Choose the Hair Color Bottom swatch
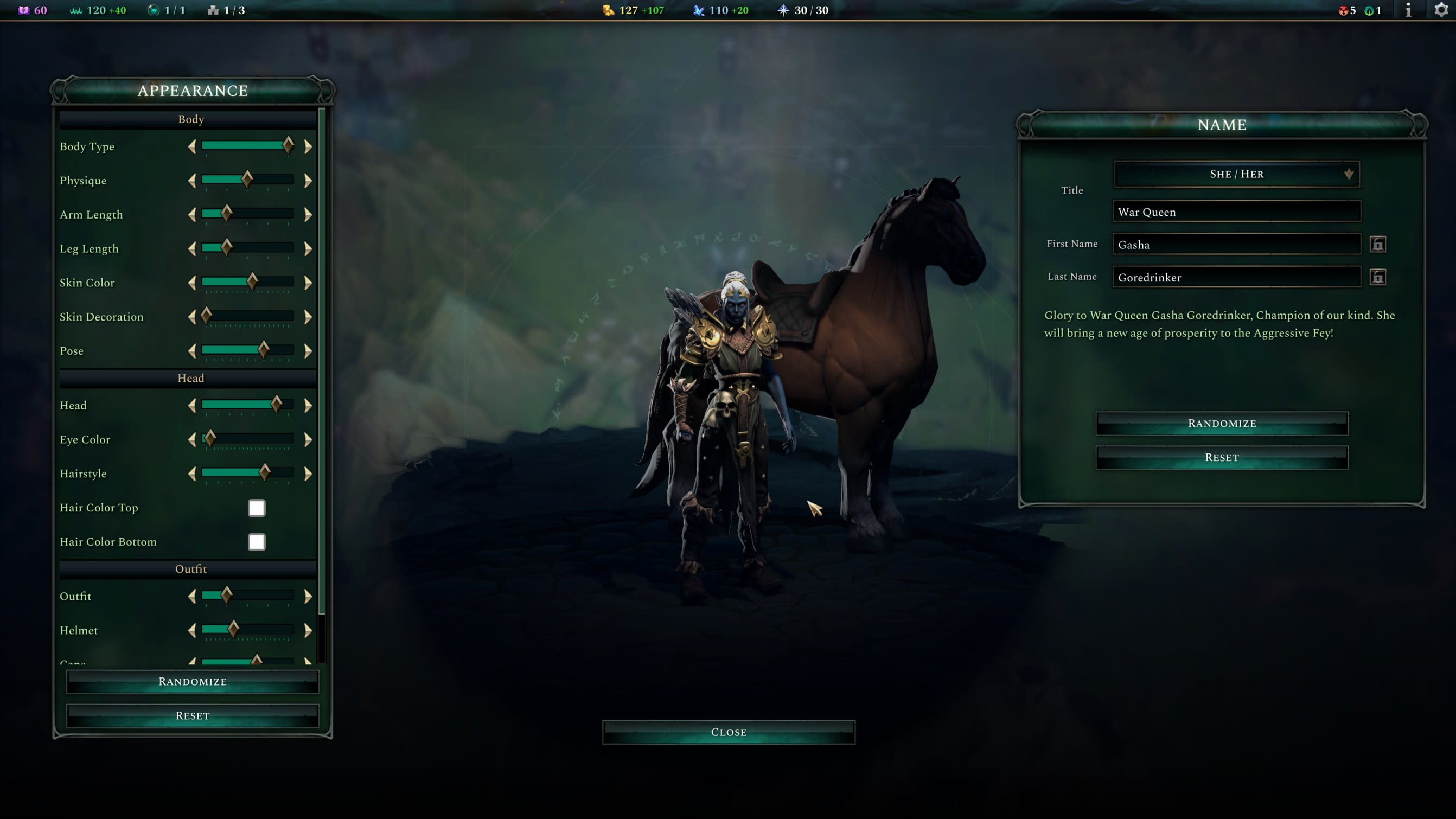This screenshot has width=1456, height=819. (x=257, y=541)
